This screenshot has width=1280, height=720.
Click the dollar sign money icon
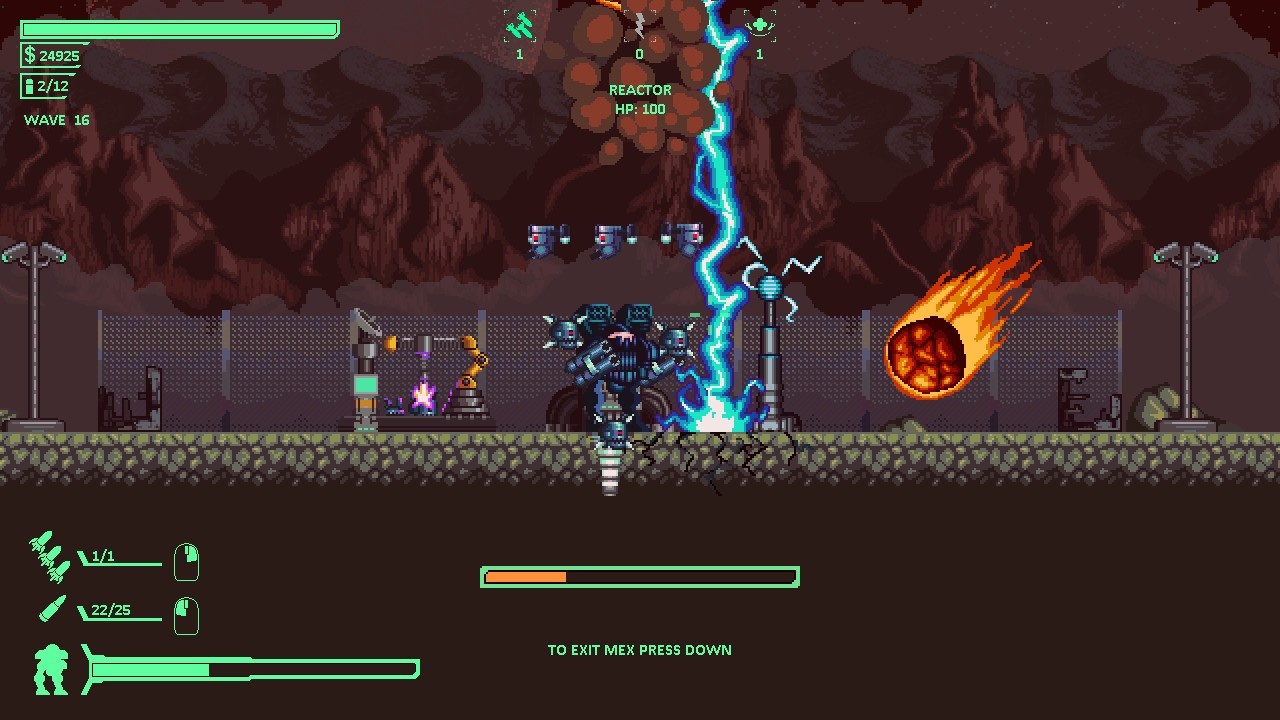point(30,57)
